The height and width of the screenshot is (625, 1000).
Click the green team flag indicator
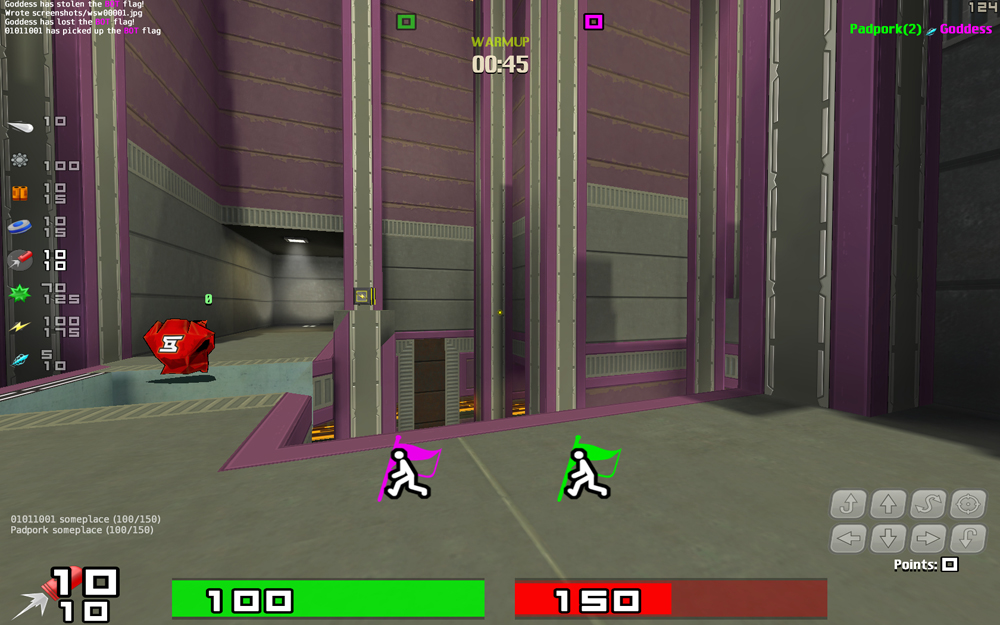coord(405,21)
